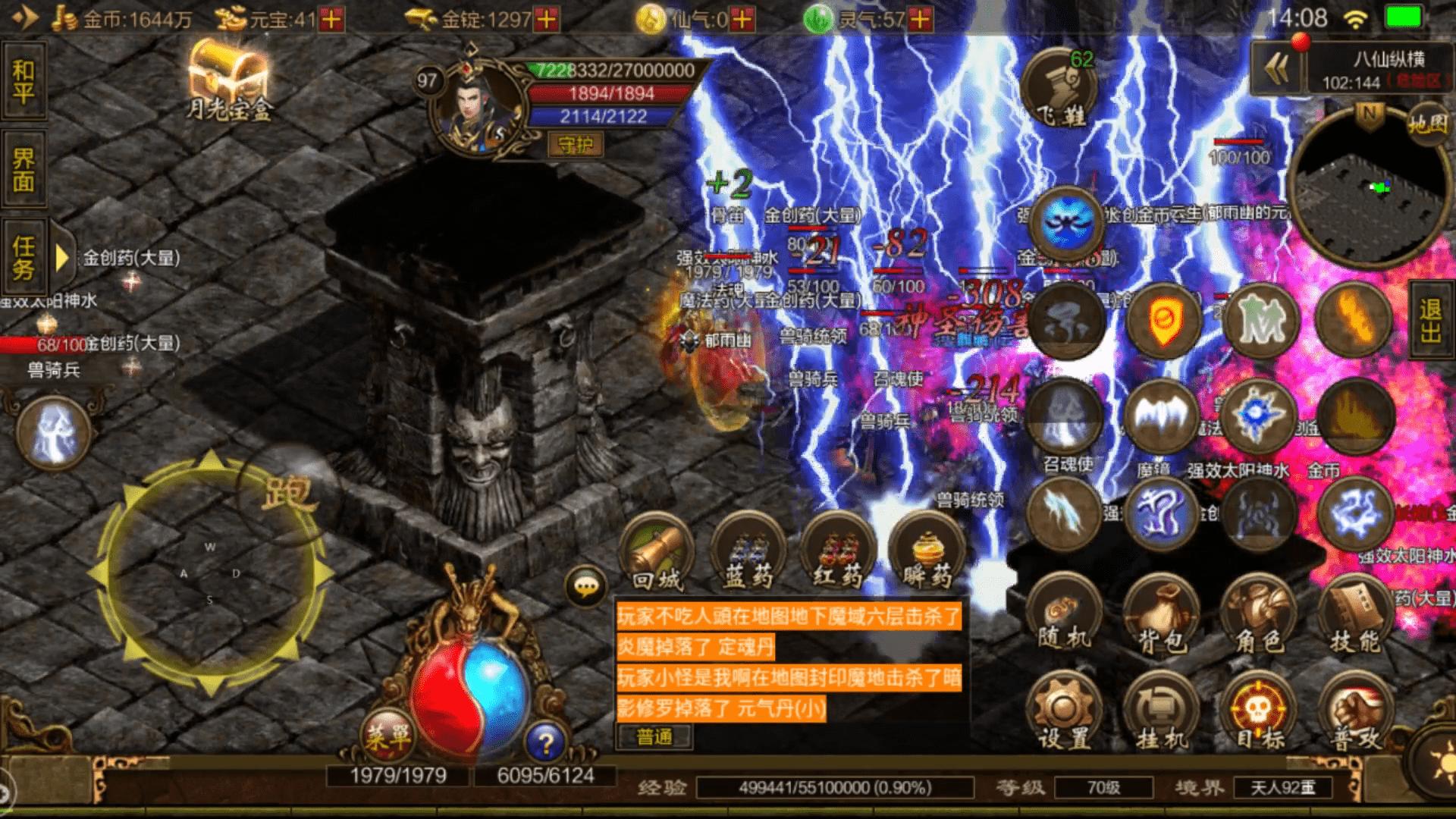Toggle 挂机 auto-battle mode
The width and height of the screenshot is (1456, 819).
(x=1160, y=713)
